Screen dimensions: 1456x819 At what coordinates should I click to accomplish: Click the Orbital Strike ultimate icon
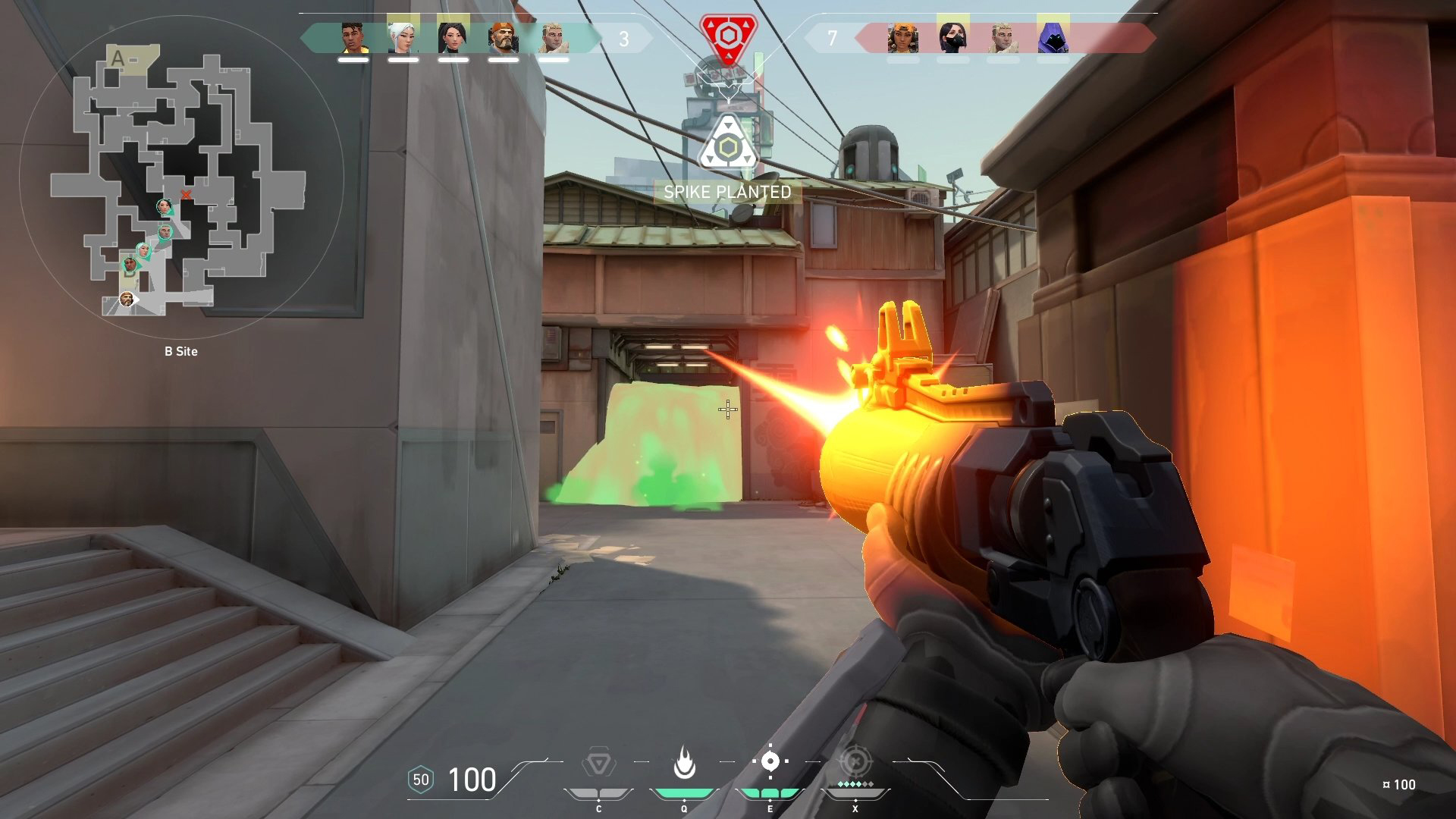coord(855,761)
